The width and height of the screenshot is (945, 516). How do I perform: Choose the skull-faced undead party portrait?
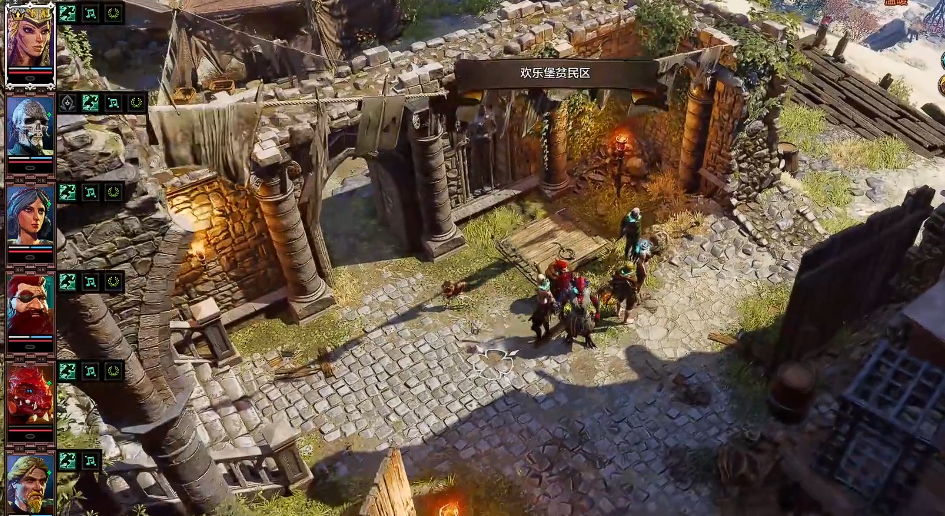30,126
